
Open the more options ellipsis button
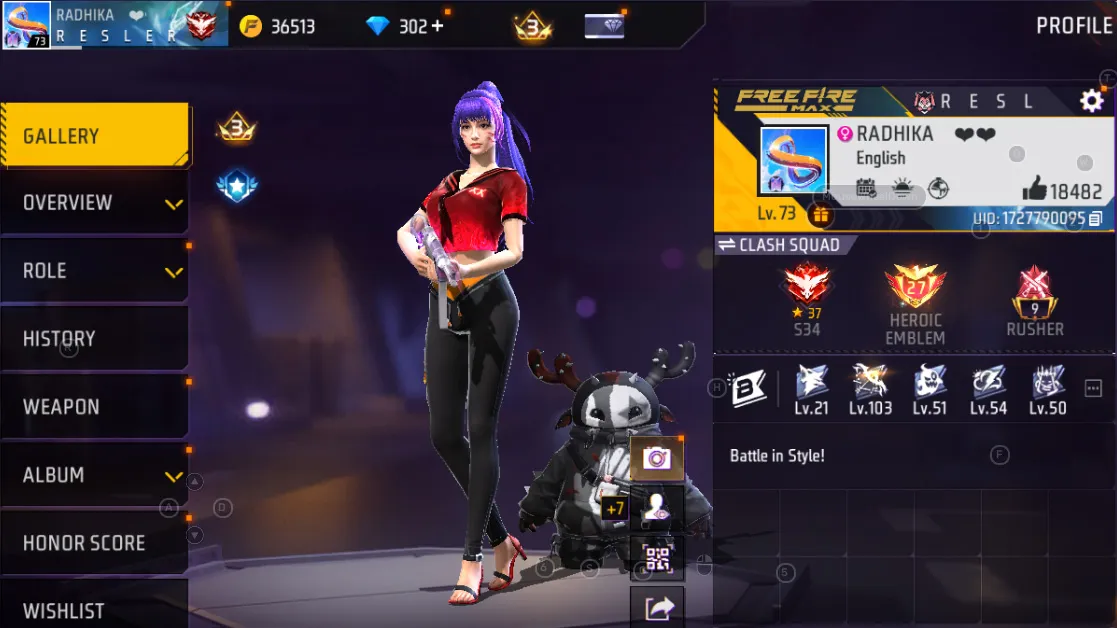pyautogui.click(x=1092, y=389)
